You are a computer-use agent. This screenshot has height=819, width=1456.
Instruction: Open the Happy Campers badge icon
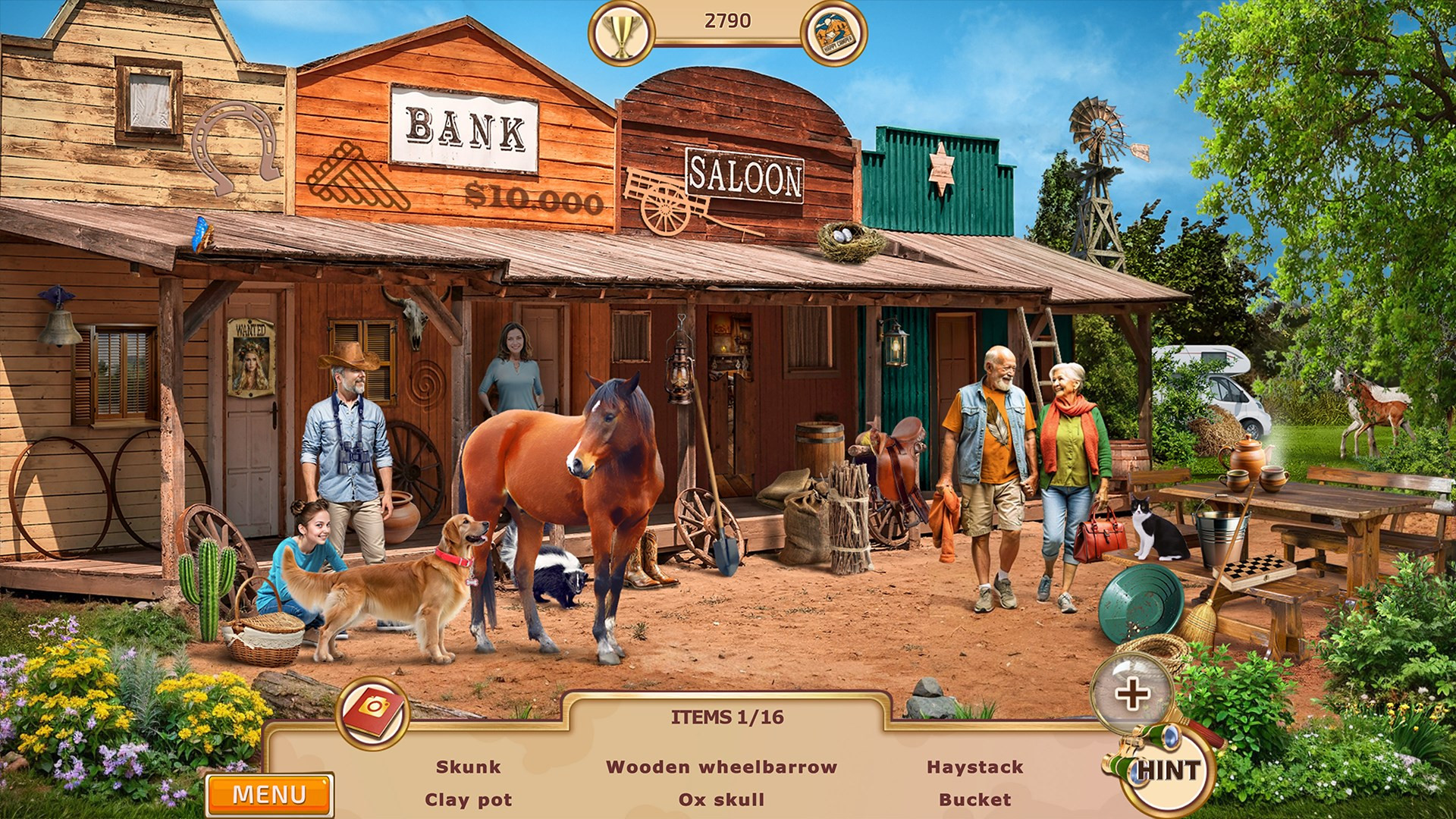833,33
